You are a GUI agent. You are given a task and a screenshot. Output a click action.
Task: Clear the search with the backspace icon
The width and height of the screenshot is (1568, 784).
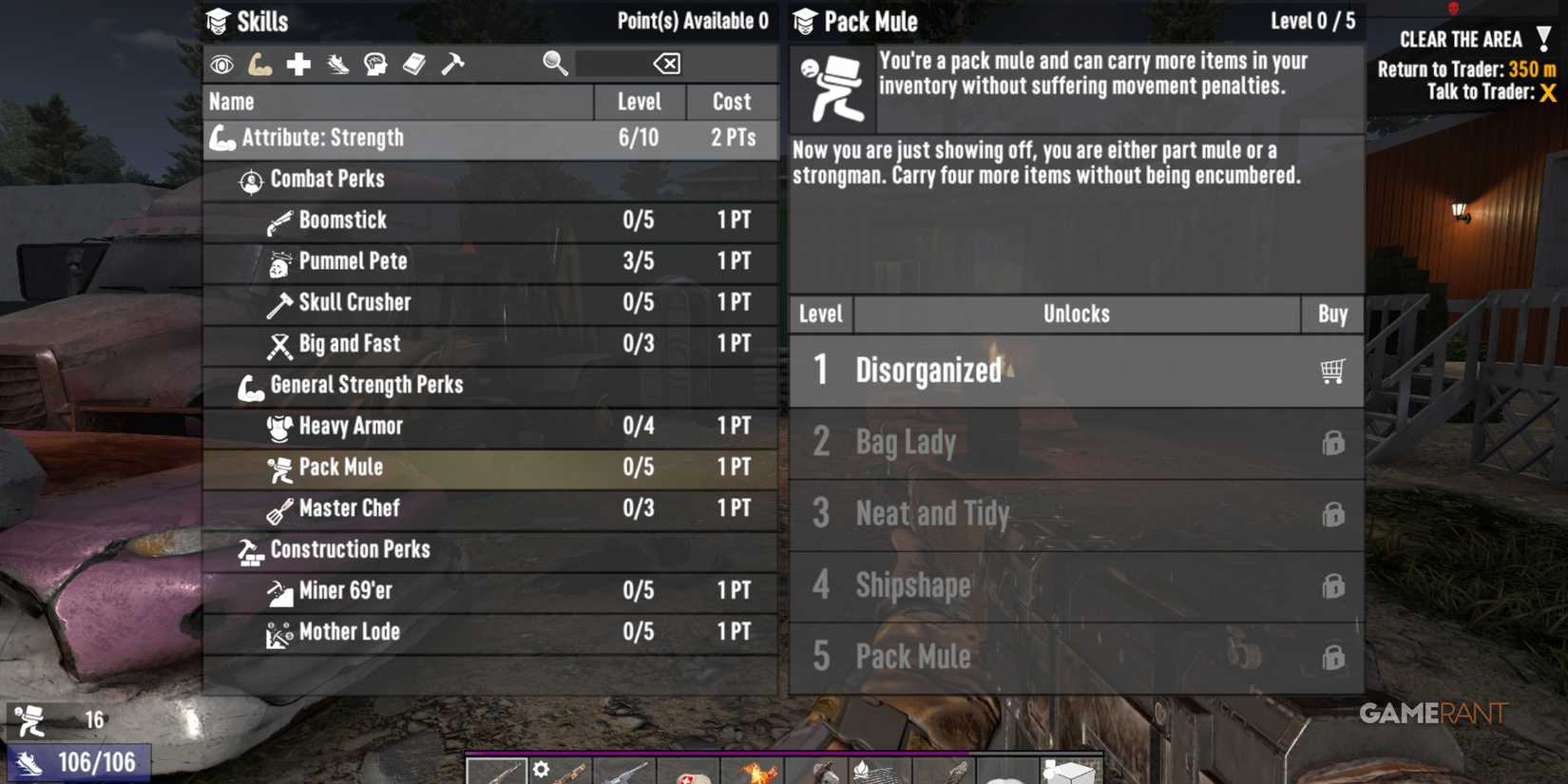click(665, 63)
